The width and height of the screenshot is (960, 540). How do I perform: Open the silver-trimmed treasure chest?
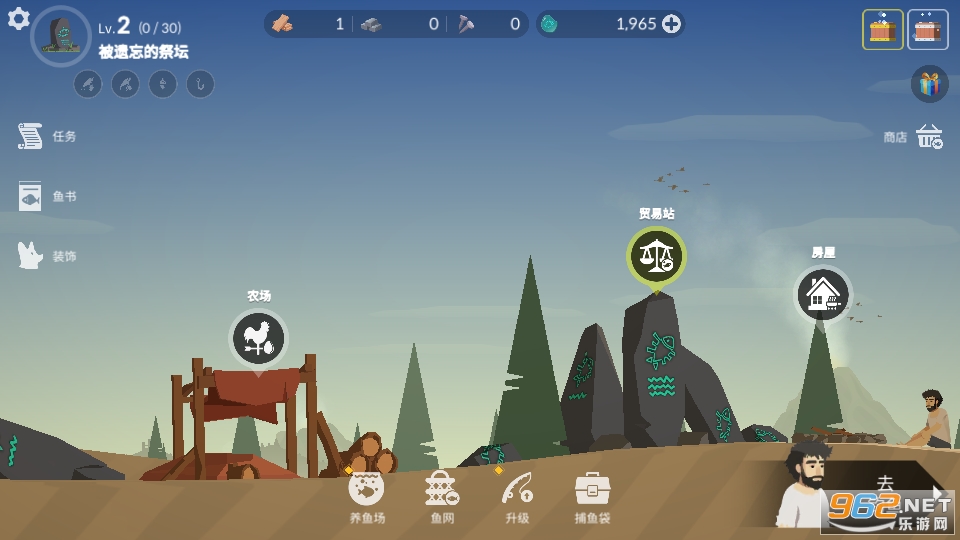[x=928, y=30]
